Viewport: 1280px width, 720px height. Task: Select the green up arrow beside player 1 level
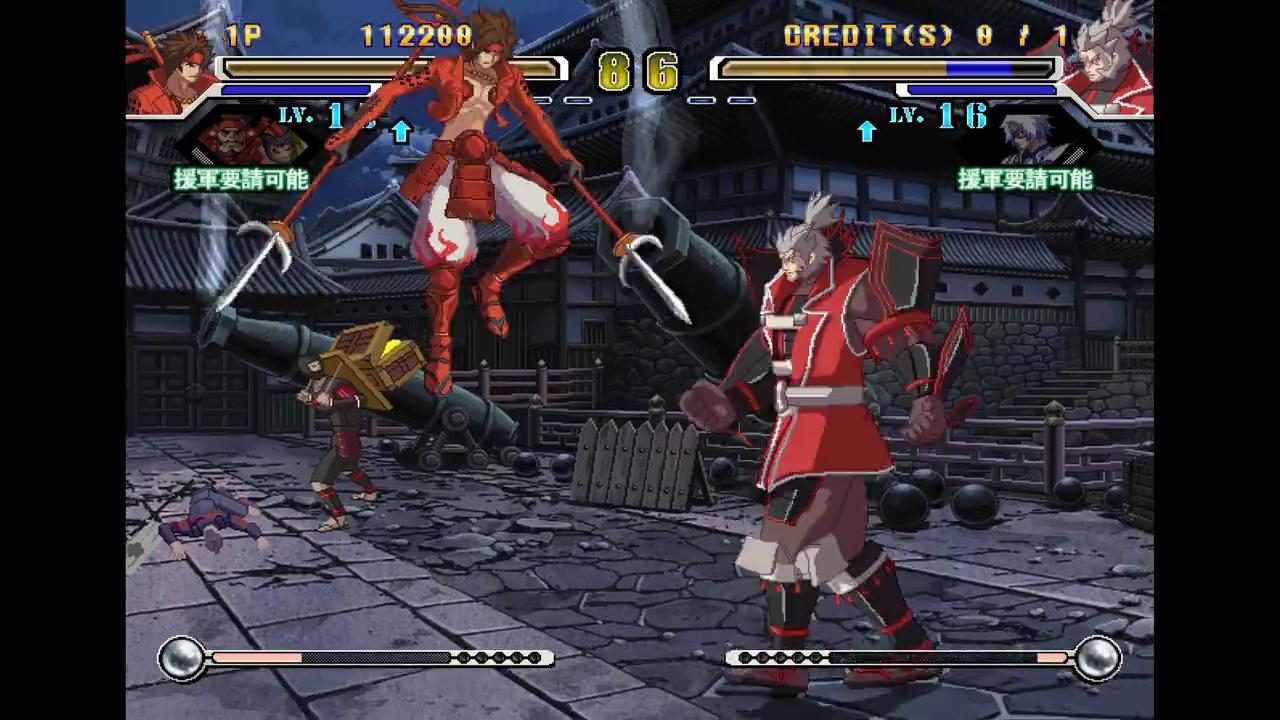[401, 130]
